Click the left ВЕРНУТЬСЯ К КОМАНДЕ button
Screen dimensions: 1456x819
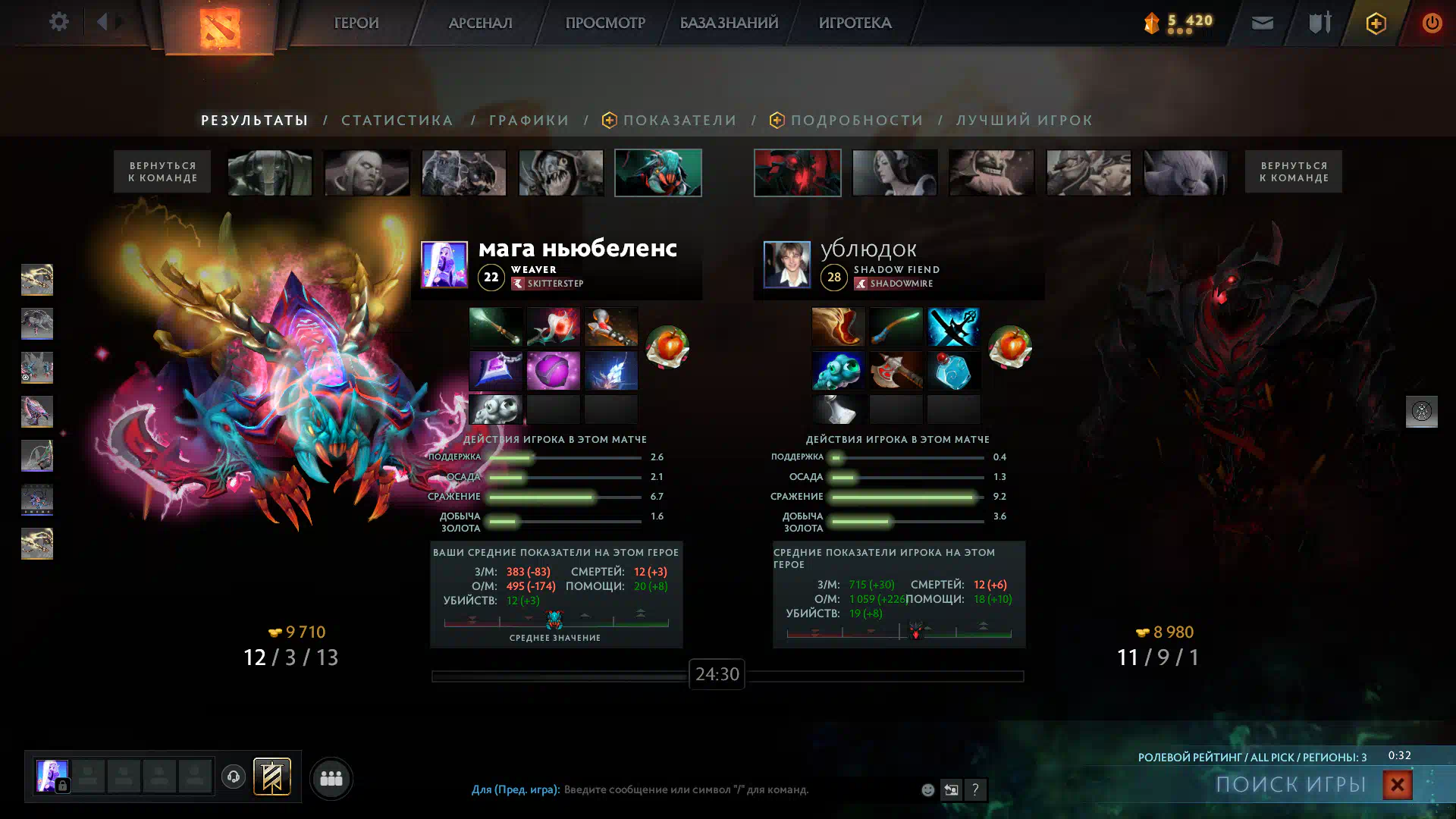(162, 171)
